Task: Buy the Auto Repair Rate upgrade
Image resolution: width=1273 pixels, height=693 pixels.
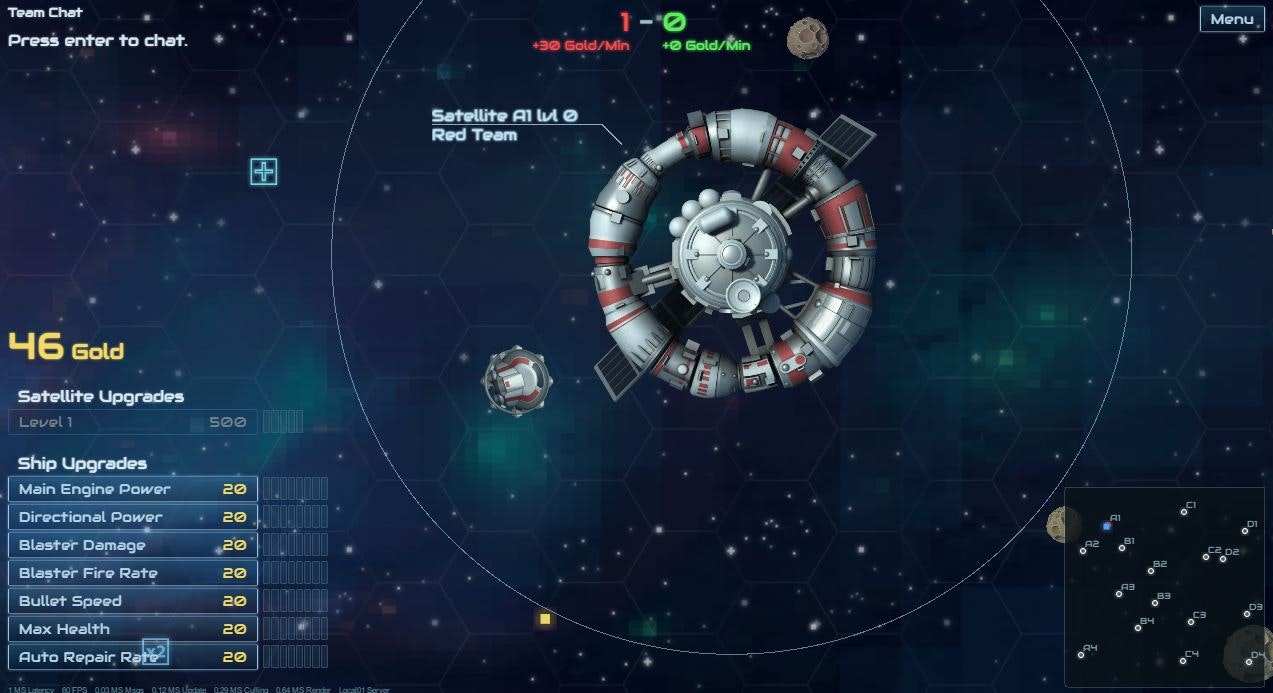Action: (133, 657)
